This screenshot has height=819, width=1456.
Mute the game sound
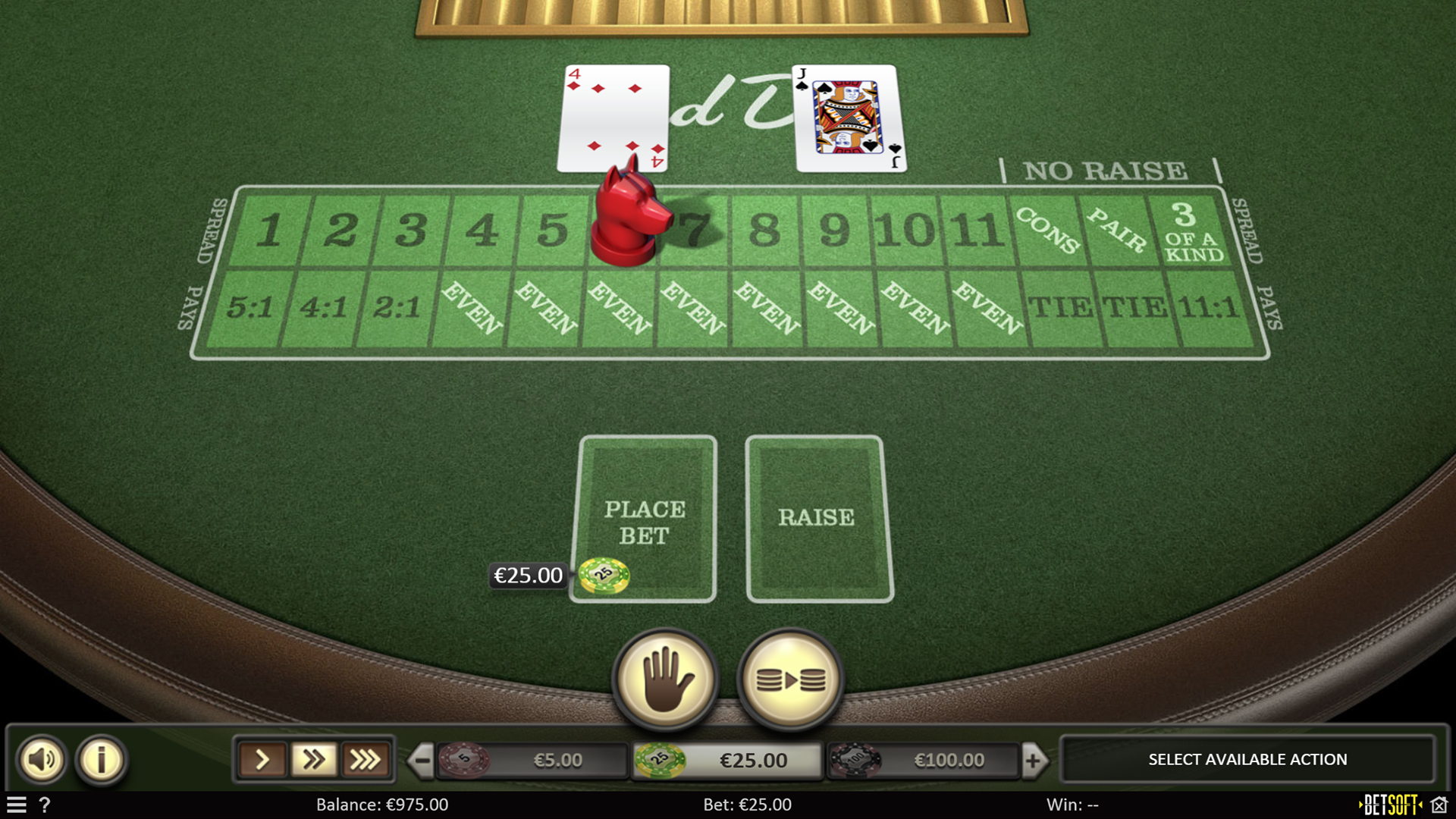click(42, 759)
